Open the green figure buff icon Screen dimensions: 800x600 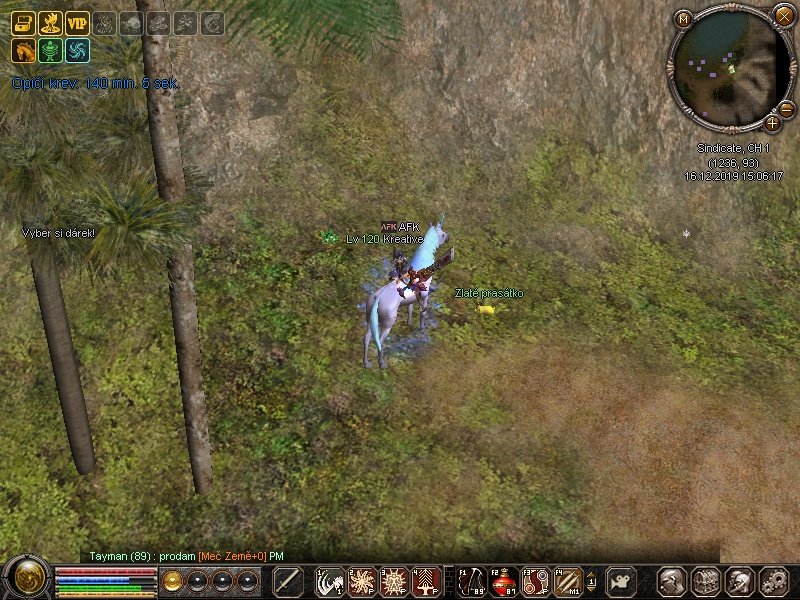coord(50,50)
